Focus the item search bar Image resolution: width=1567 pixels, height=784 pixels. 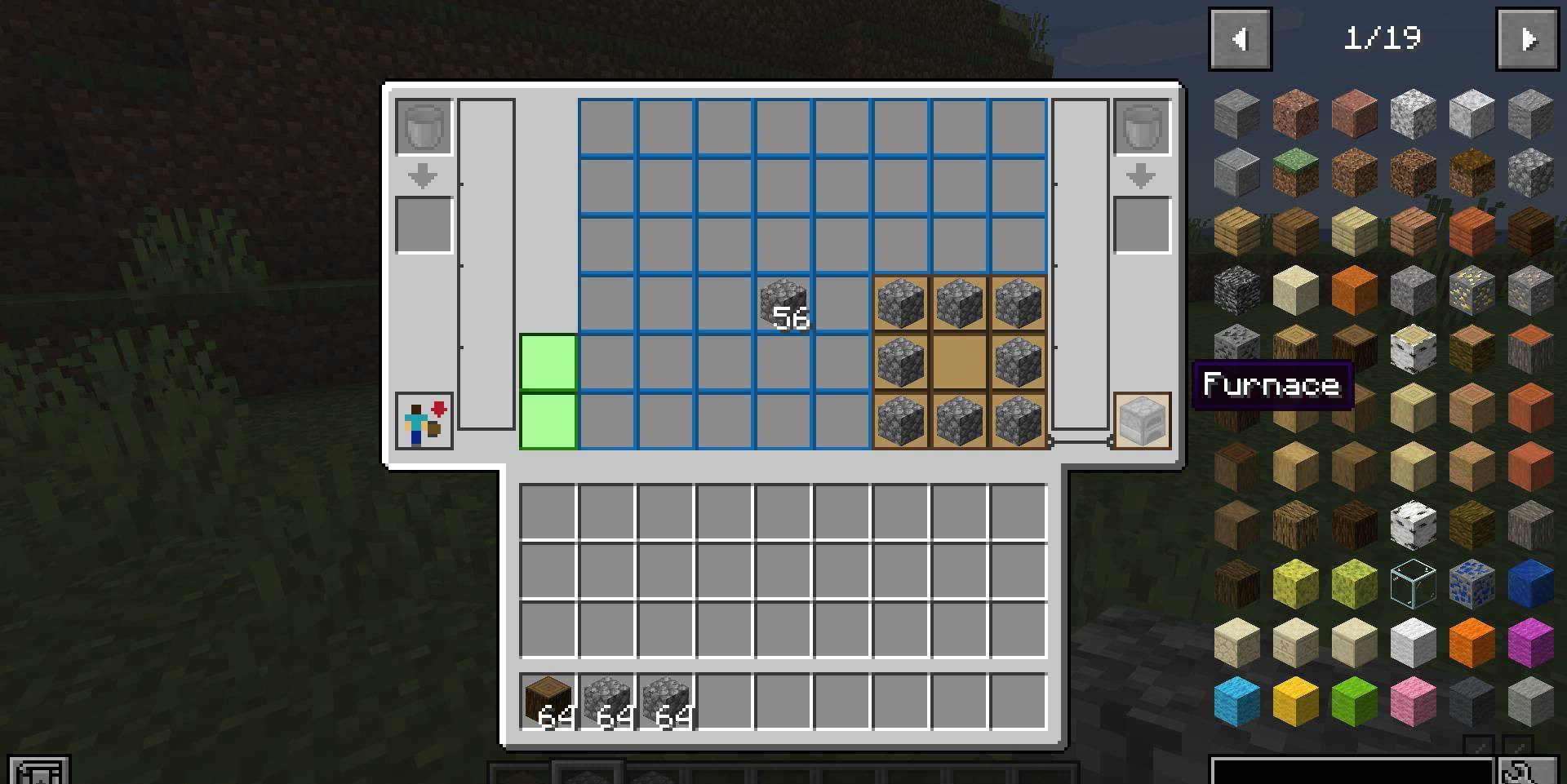[x=1352, y=771]
